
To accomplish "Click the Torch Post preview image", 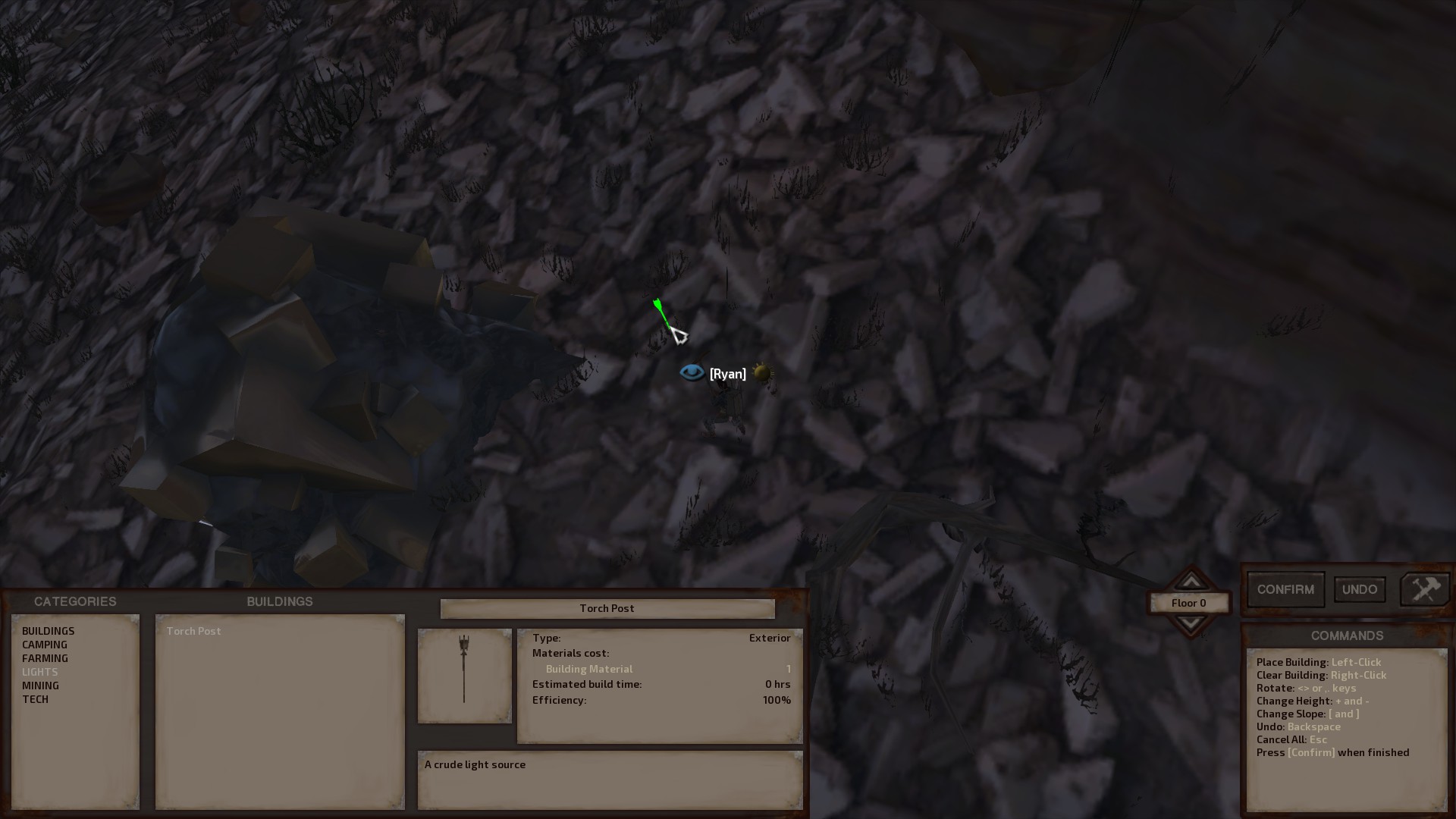I will click(x=464, y=675).
